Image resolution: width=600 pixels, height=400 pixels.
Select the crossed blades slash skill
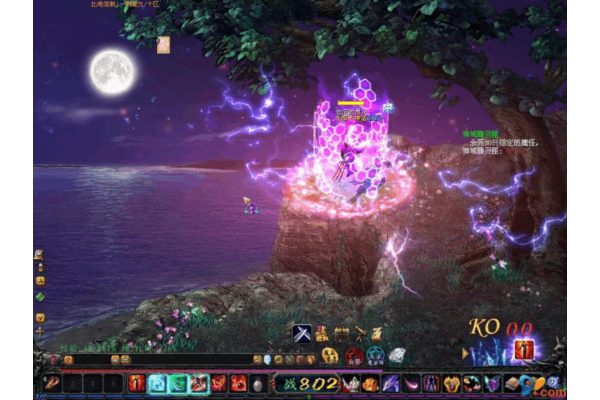click(x=199, y=382)
